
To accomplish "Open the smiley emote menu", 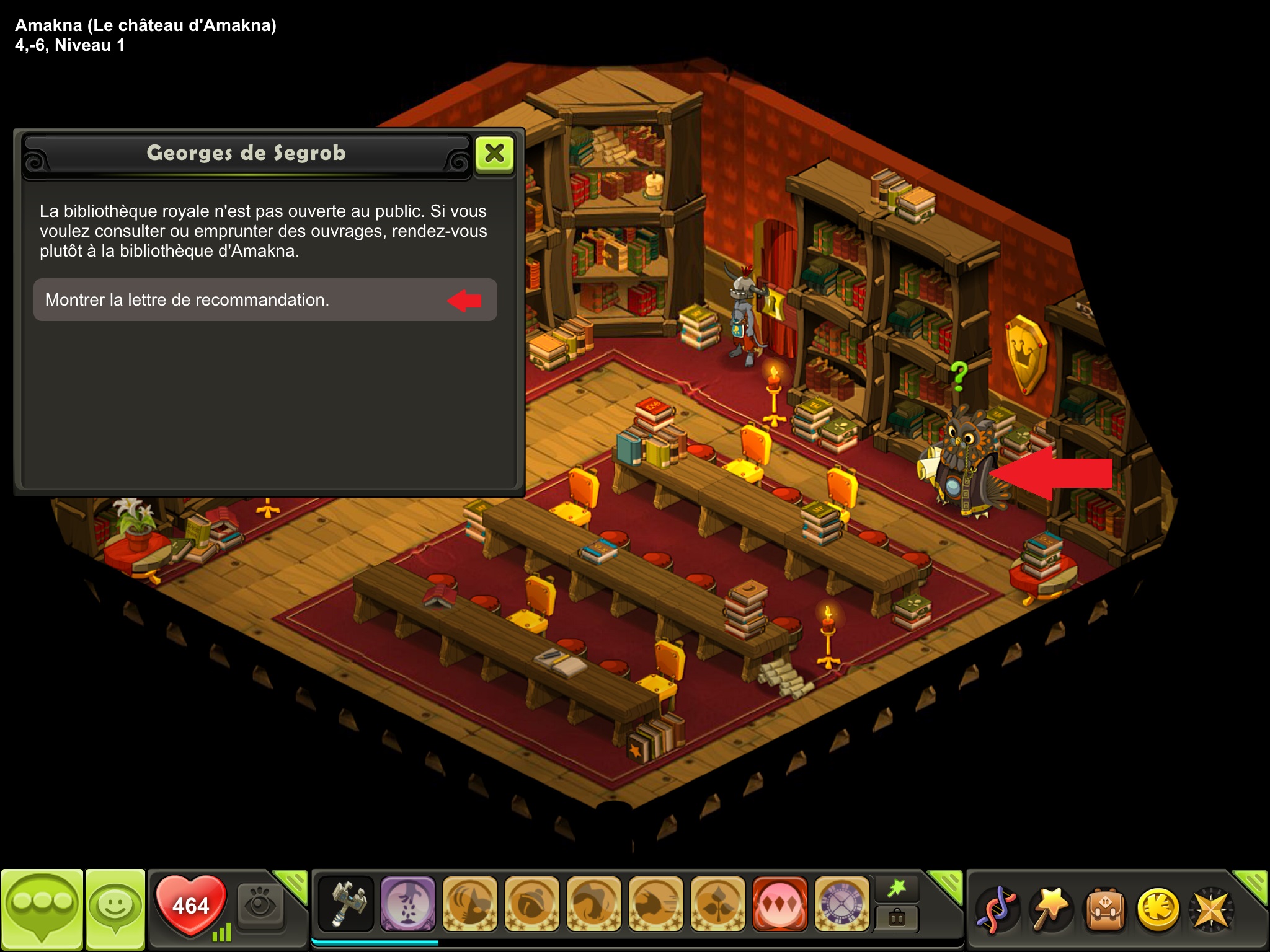I will pyautogui.click(x=115, y=908).
